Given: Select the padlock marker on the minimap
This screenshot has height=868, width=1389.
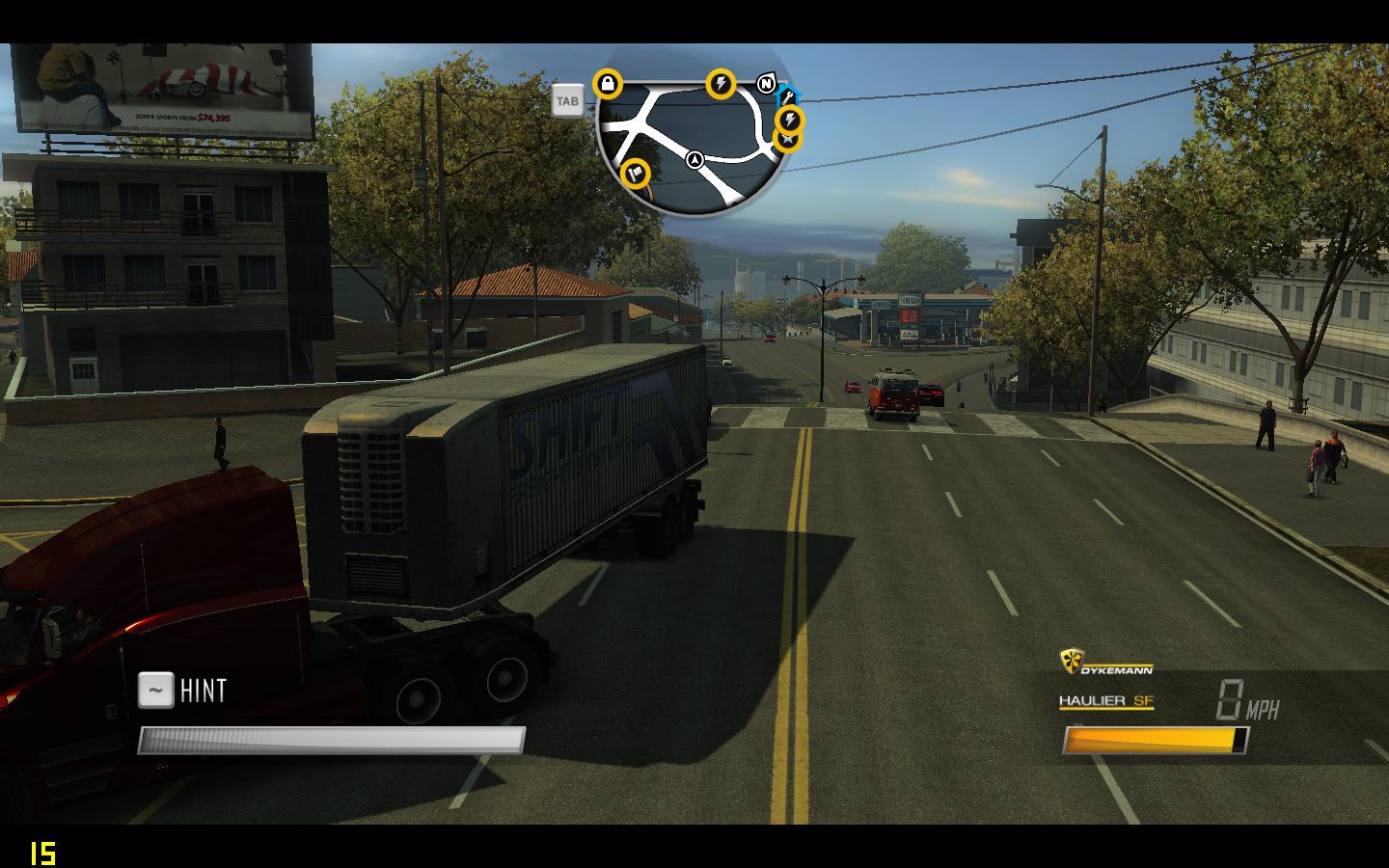Looking at the screenshot, I should pos(608,85).
